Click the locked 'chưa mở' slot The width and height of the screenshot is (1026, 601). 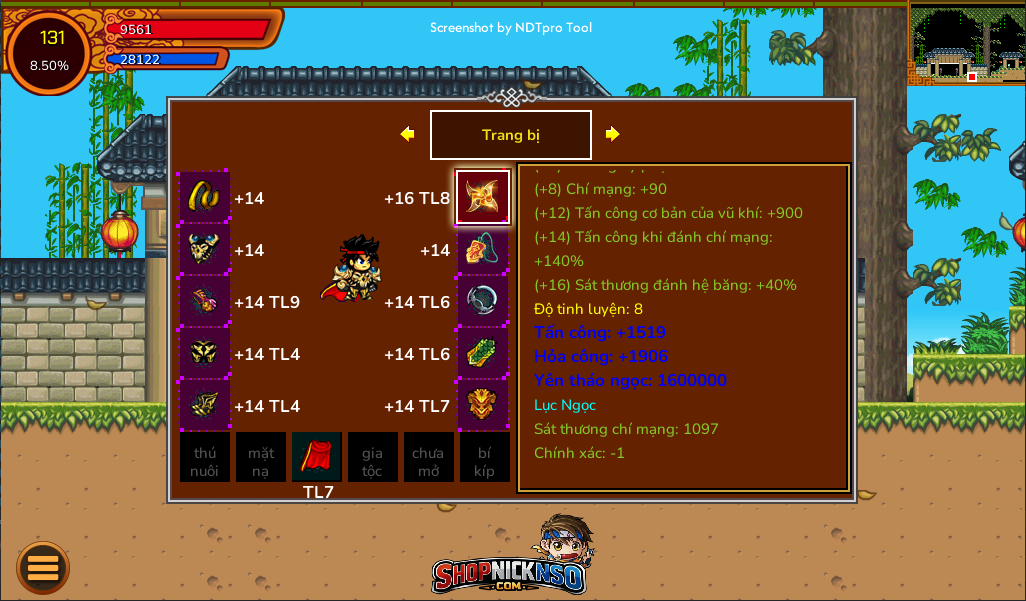point(428,458)
